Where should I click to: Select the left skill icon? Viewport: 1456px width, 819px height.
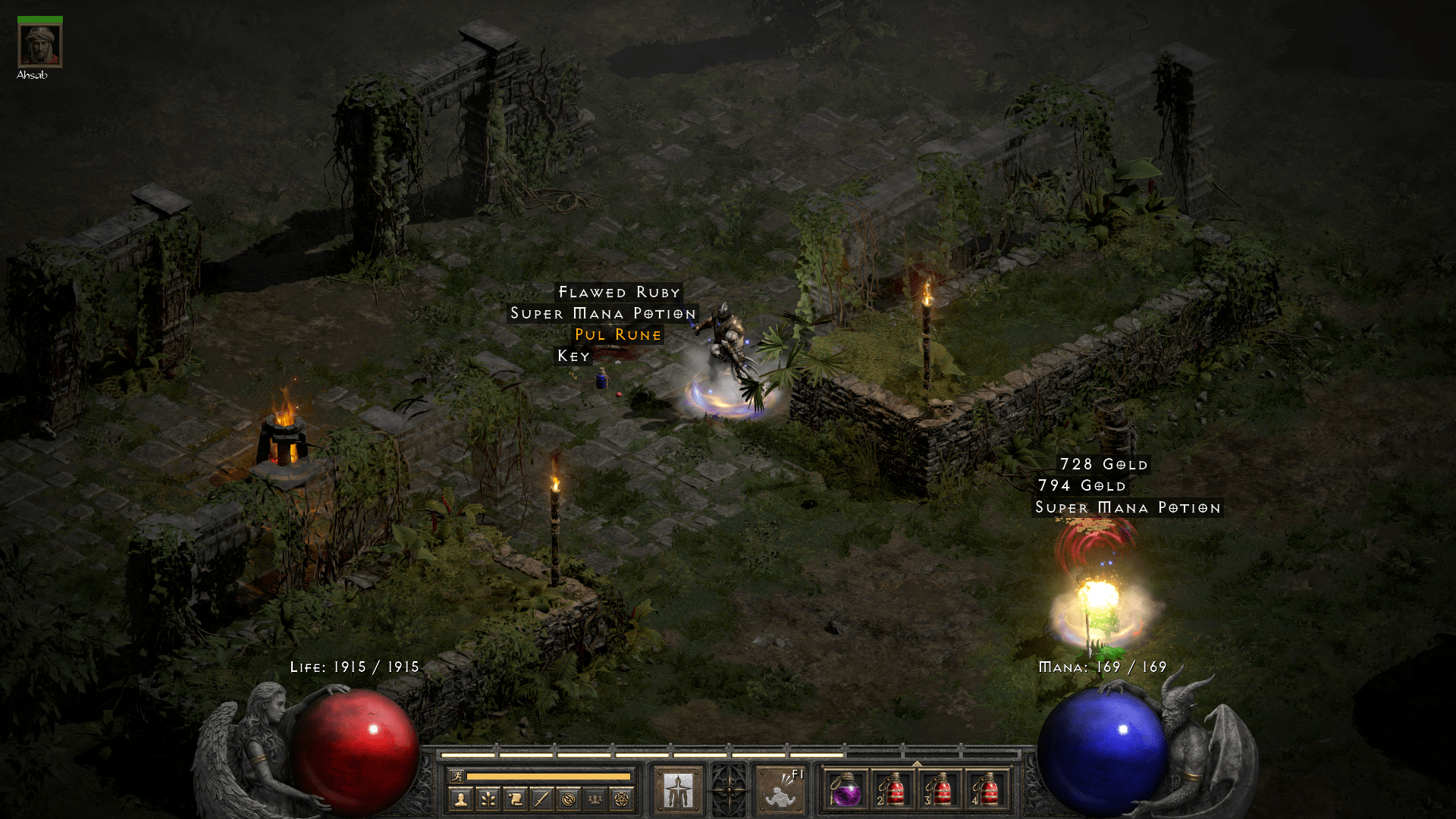pyautogui.click(x=677, y=790)
